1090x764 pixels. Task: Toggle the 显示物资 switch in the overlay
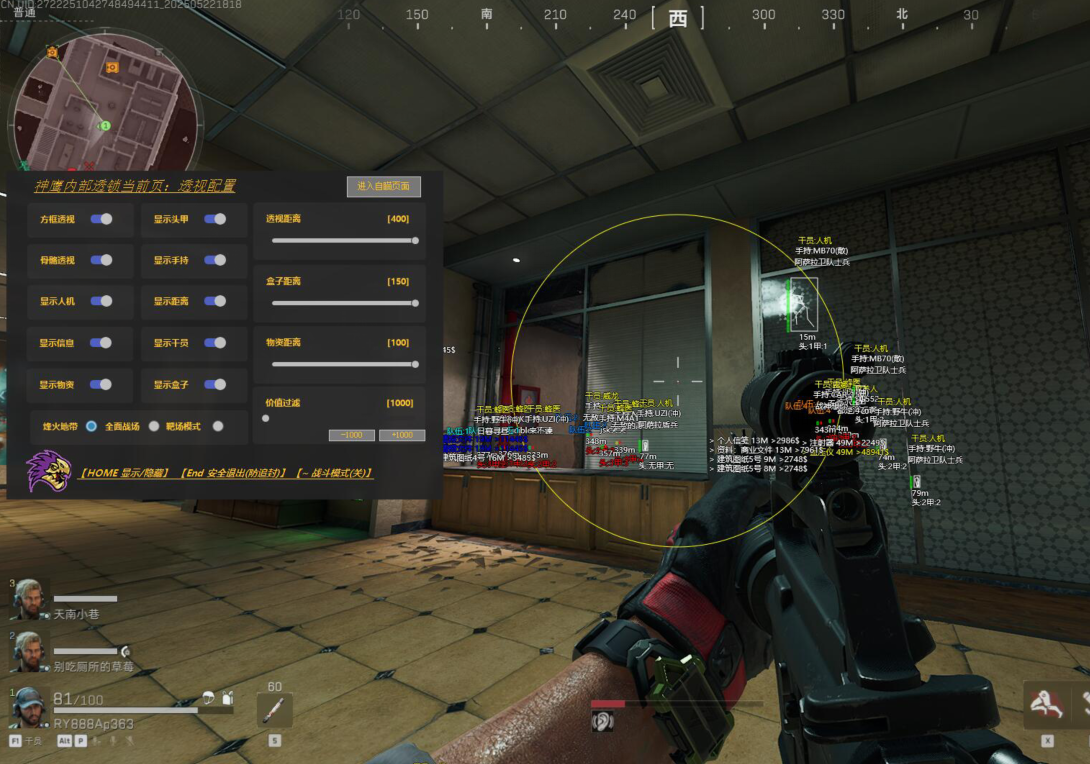tap(101, 385)
